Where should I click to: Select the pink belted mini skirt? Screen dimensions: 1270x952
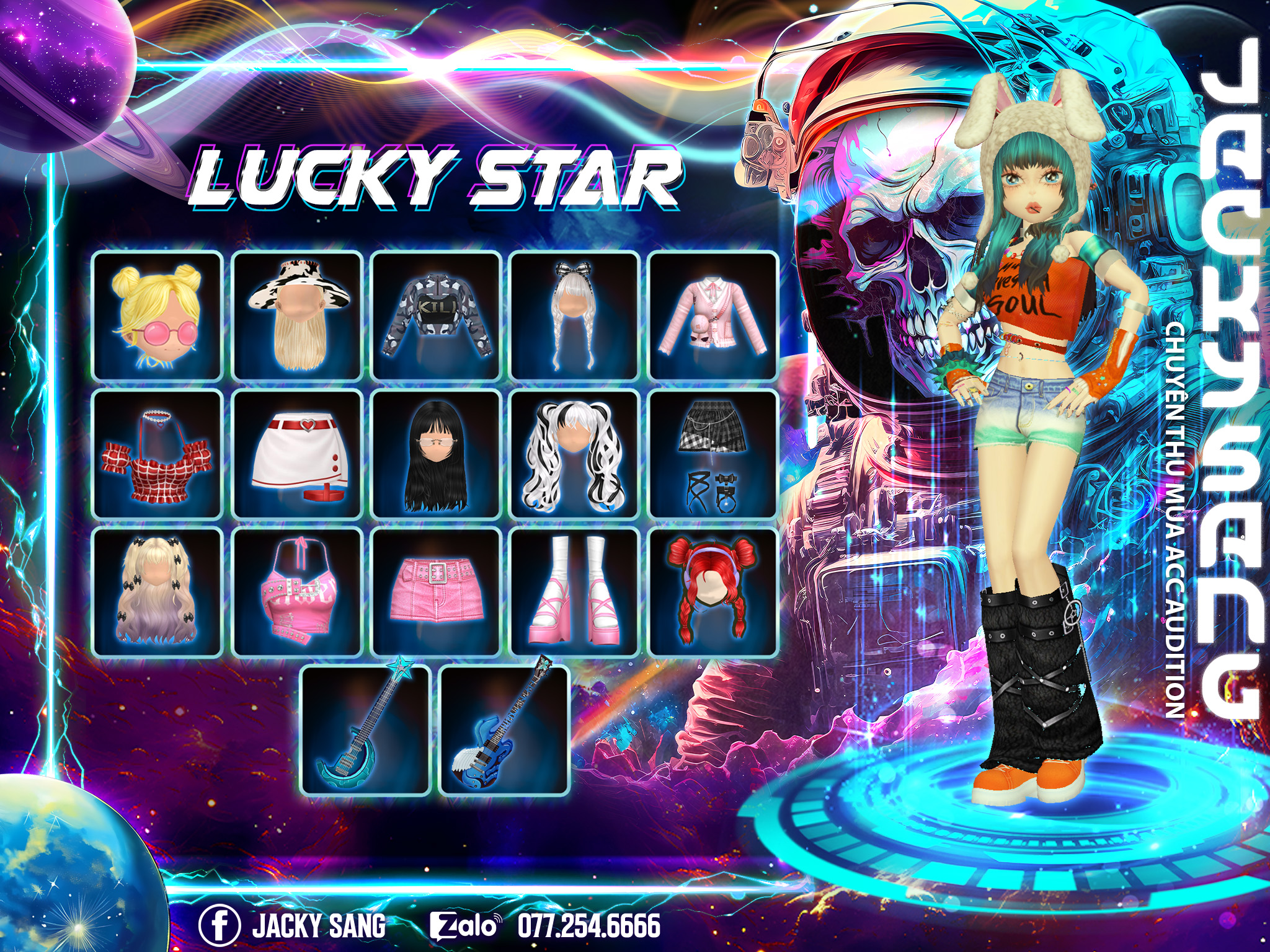pos(436,593)
